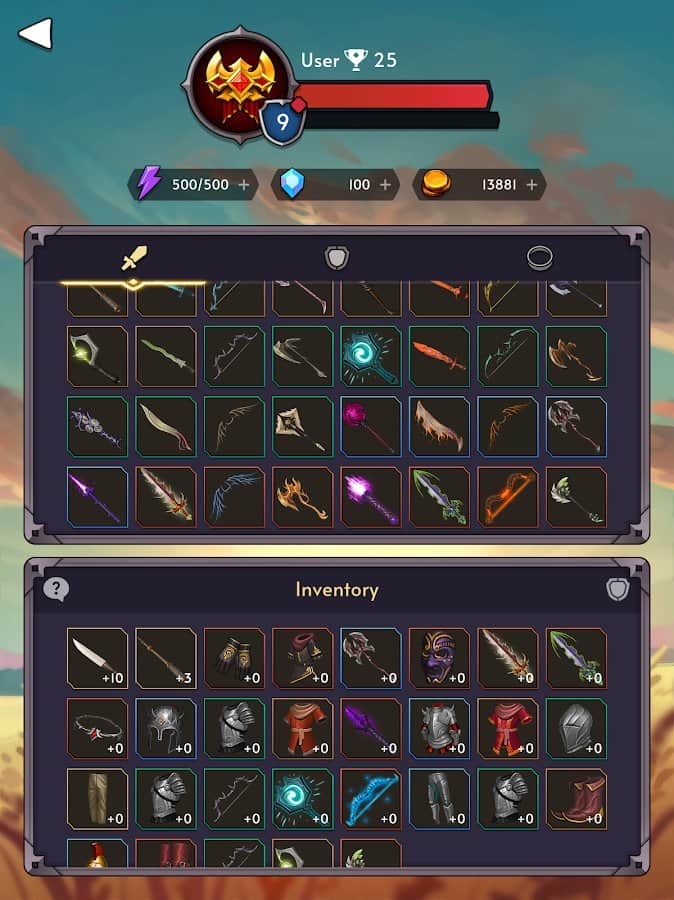Pick the glowing orange bow
Image resolution: width=674 pixels, height=900 pixels.
507,497
